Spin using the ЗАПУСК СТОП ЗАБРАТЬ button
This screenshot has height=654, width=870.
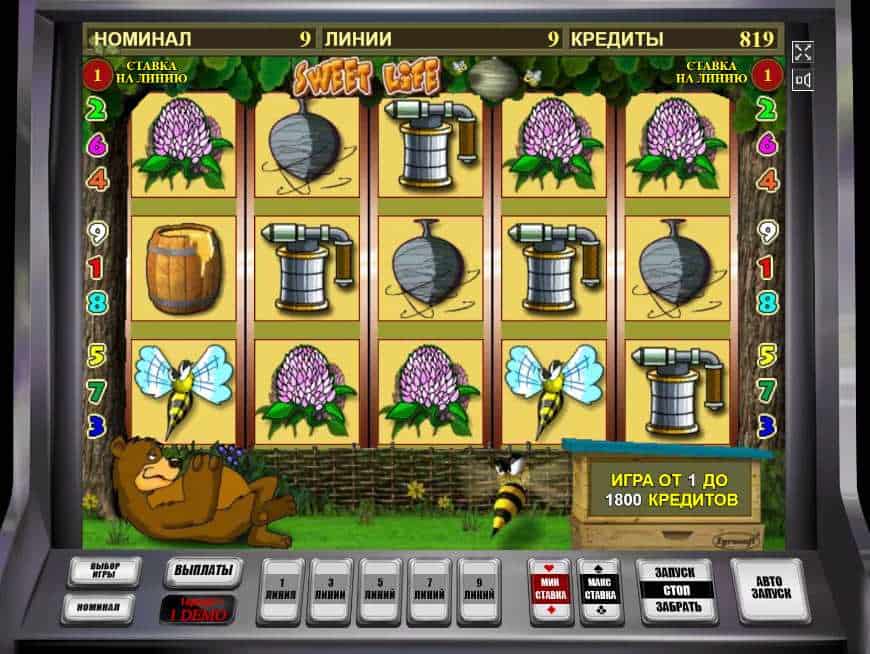(x=675, y=591)
